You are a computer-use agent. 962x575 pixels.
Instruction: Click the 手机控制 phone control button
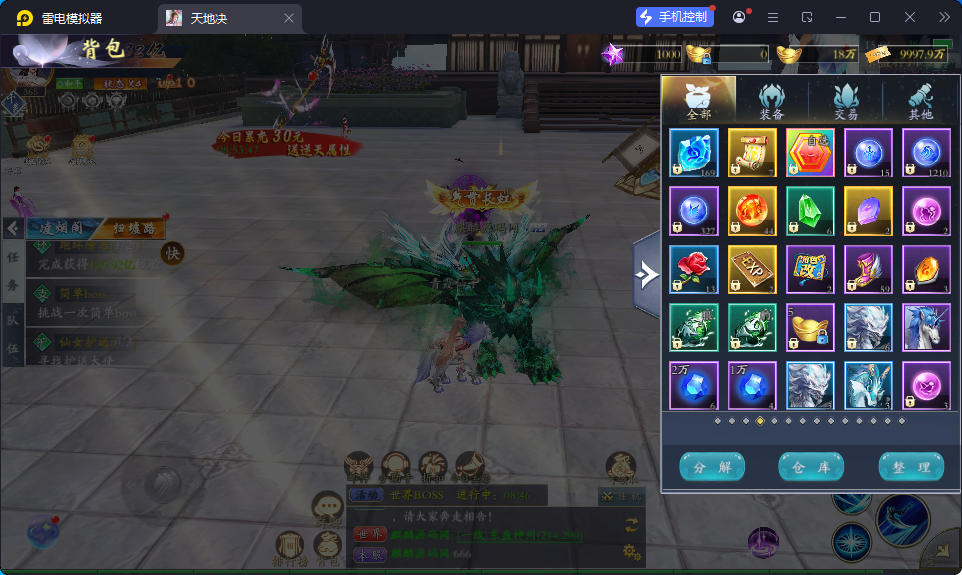tap(674, 17)
